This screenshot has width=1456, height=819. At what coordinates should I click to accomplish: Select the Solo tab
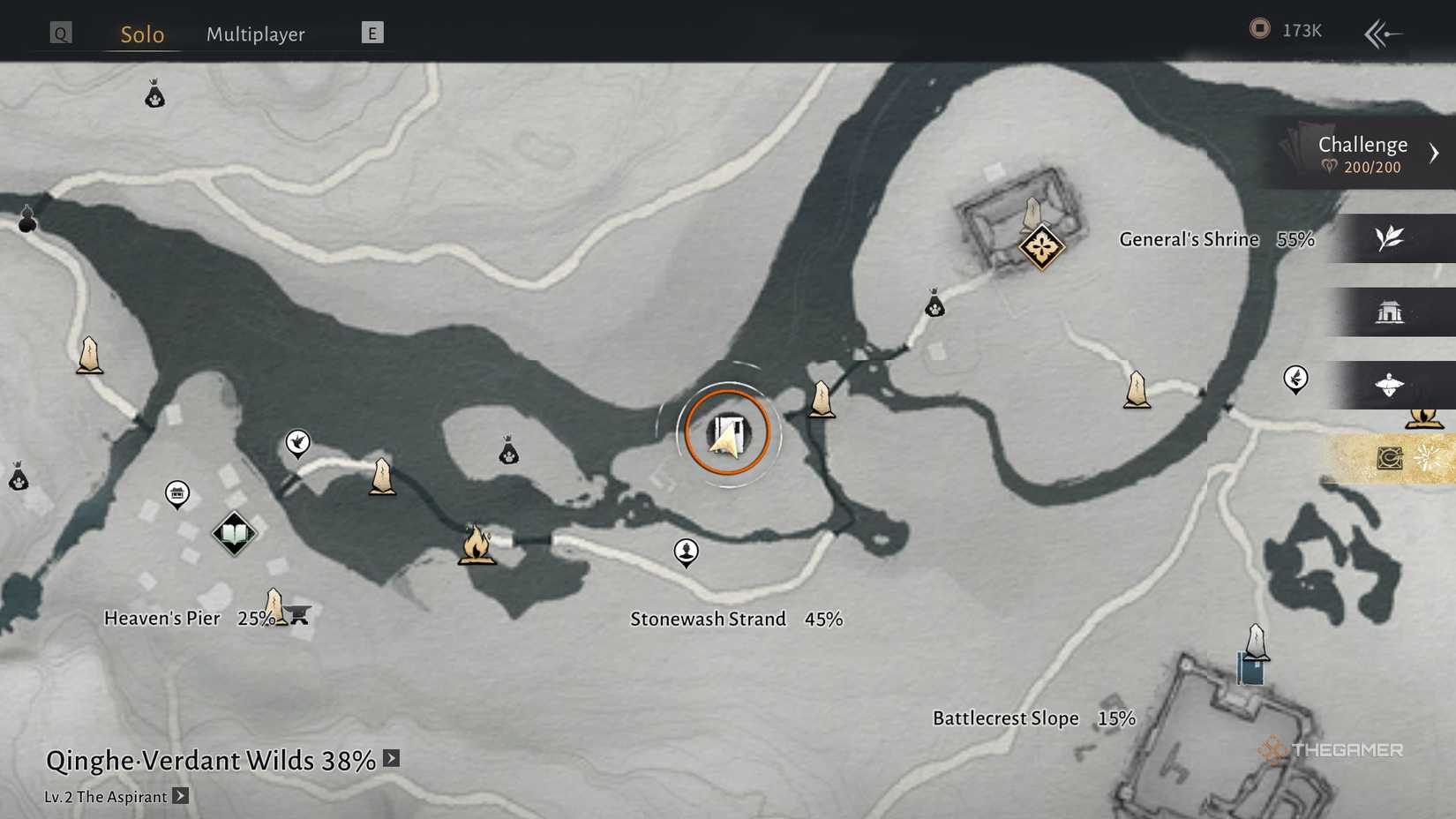[140, 34]
